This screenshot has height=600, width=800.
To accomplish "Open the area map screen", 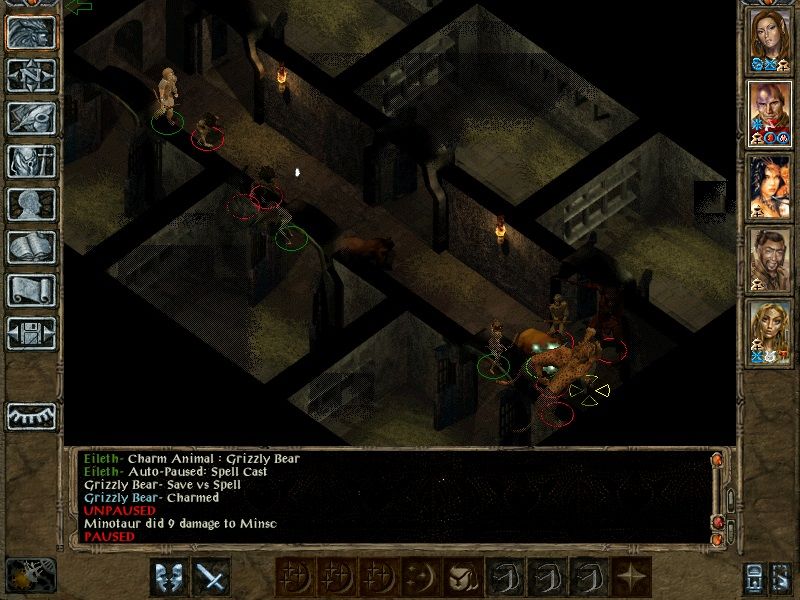I will pyautogui.click(x=31, y=75).
